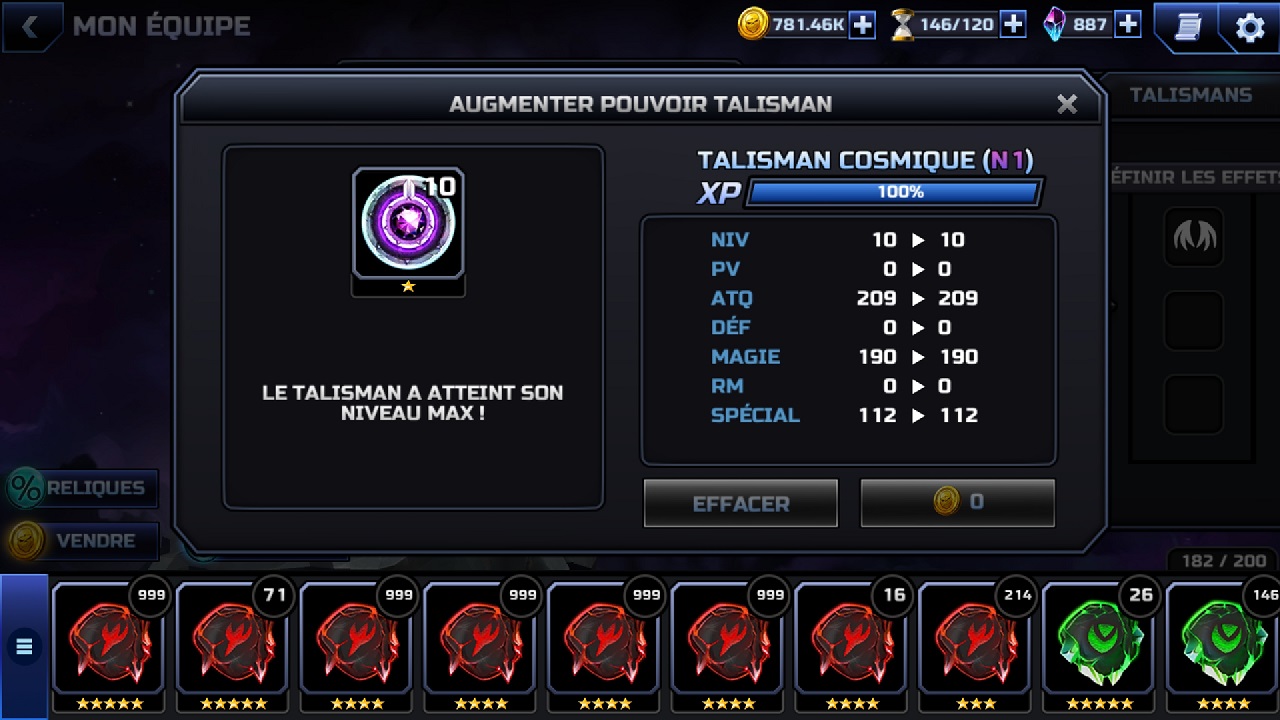Select the red relic with 16 count
Screen dimensions: 1280x720
(852, 640)
